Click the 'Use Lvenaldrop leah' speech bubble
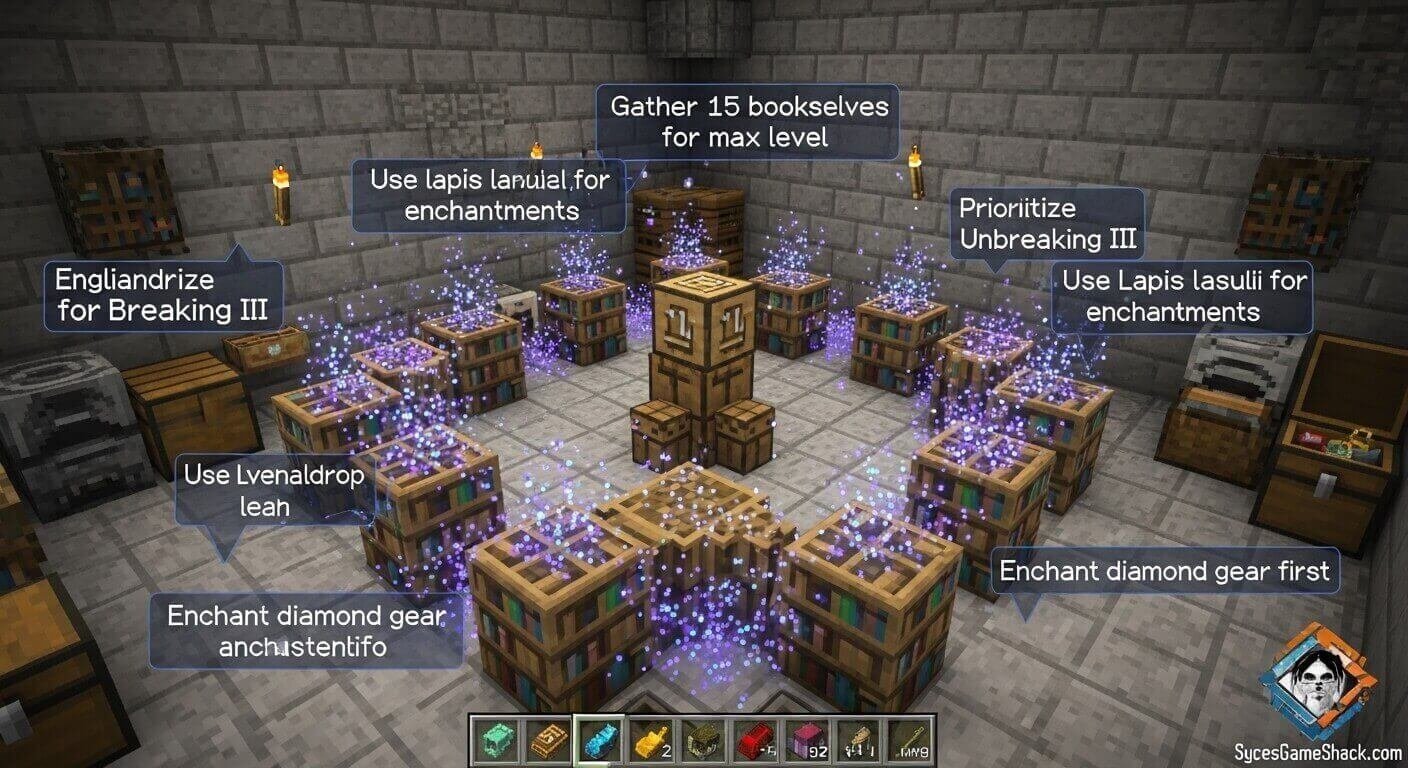The width and height of the screenshot is (1408, 768). 273,490
